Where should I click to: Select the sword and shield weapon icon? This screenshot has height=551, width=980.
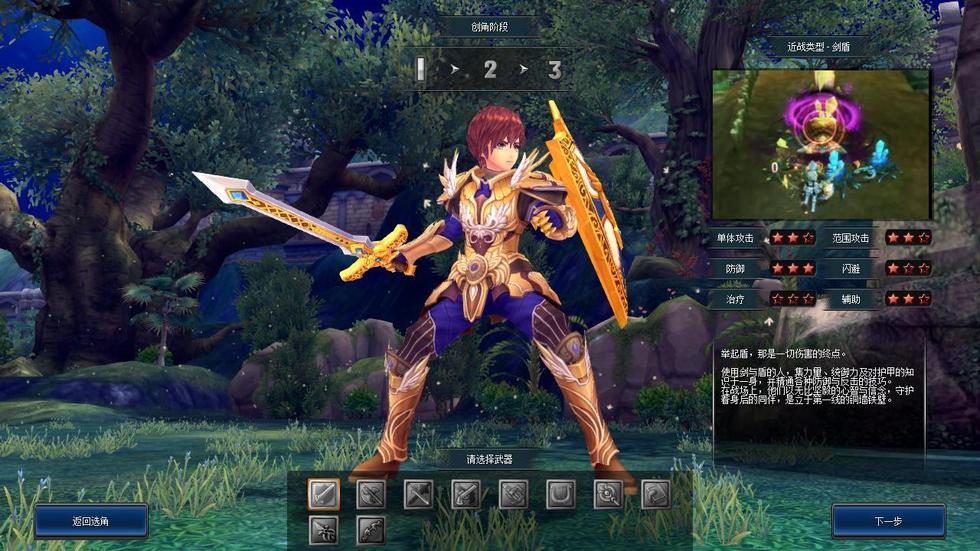(324, 494)
